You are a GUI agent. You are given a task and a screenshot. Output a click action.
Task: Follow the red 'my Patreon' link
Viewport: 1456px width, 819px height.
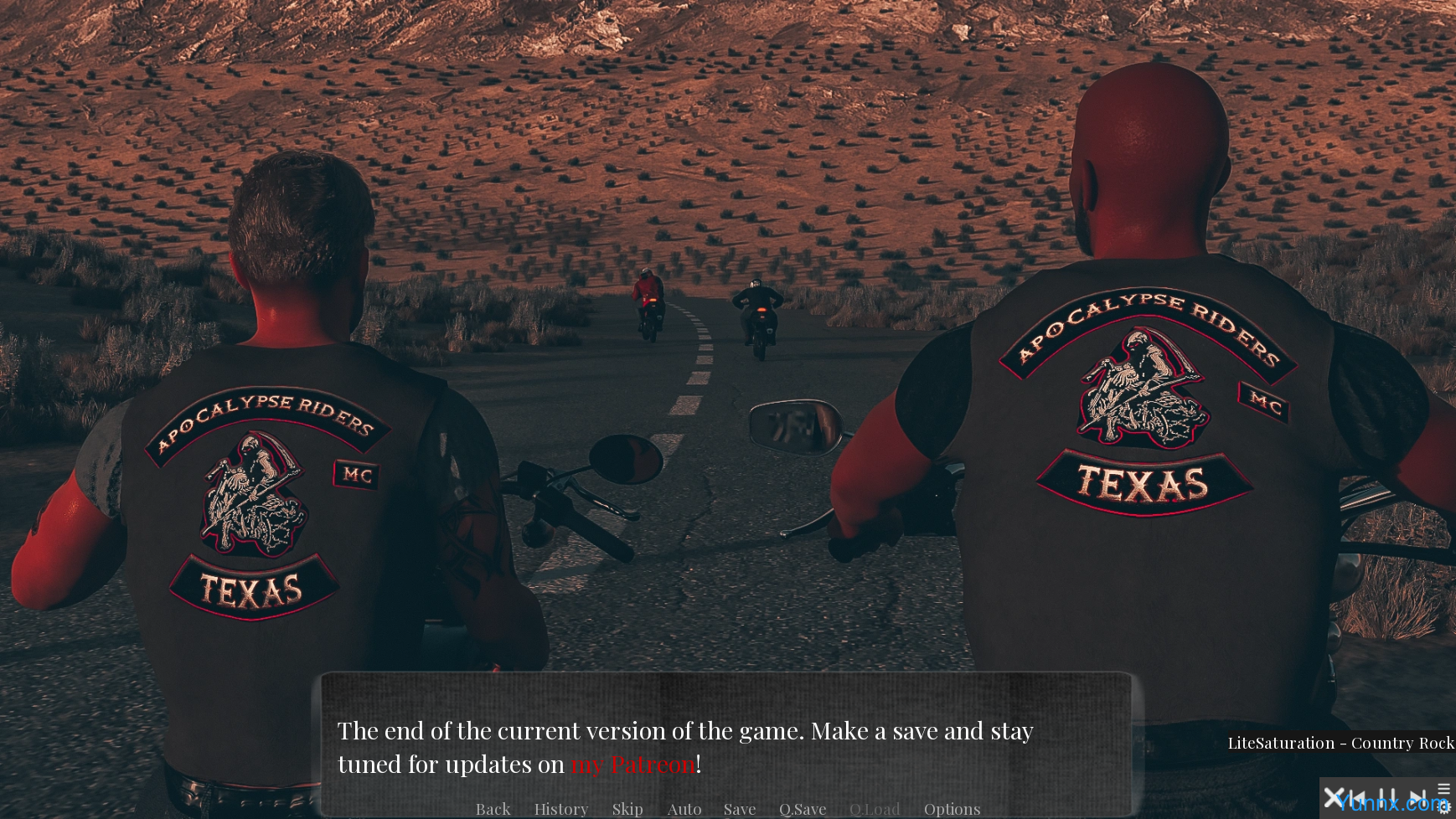(x=632, y=765)
